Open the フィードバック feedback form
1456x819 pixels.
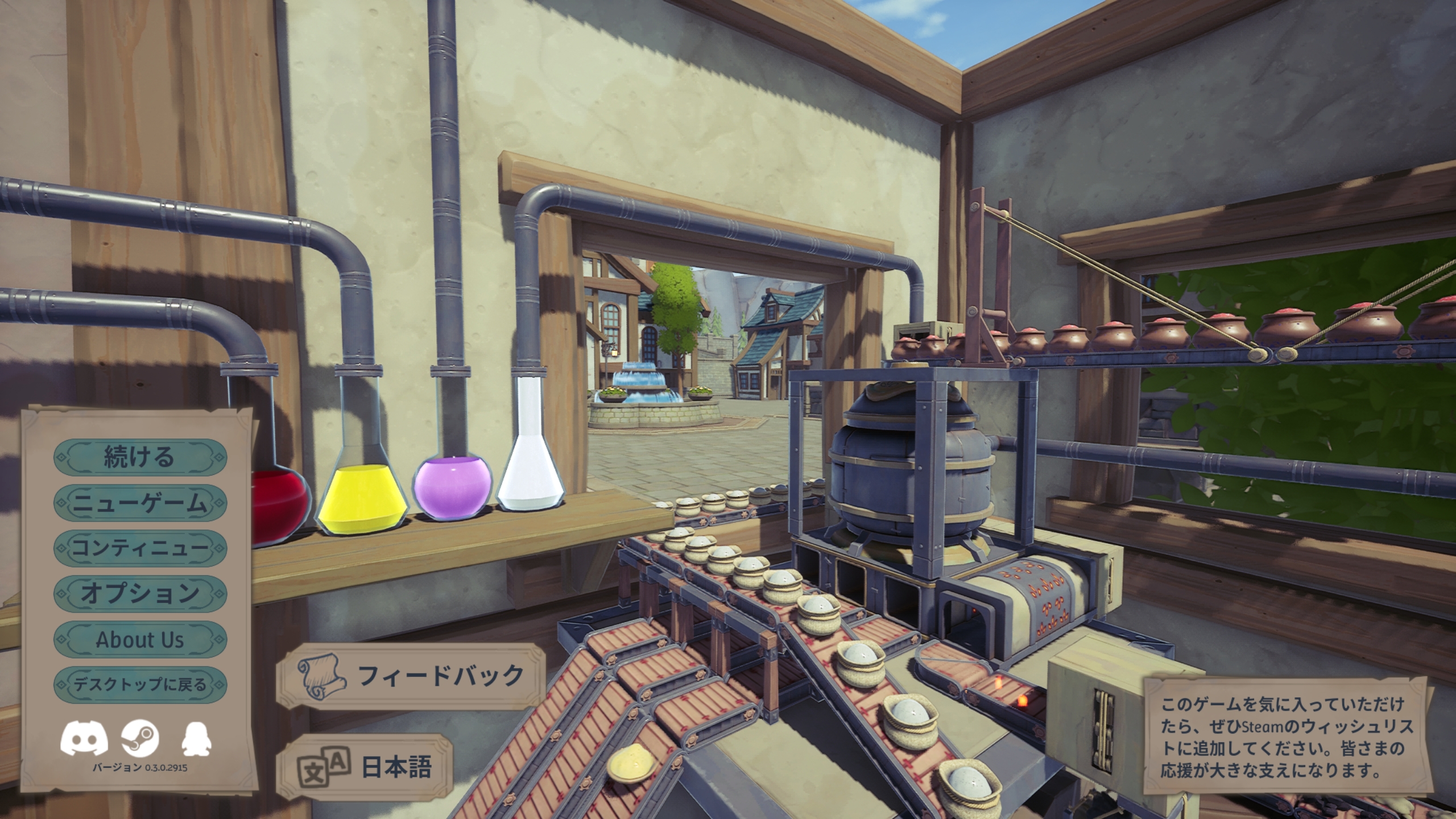[x=409, y=676]
